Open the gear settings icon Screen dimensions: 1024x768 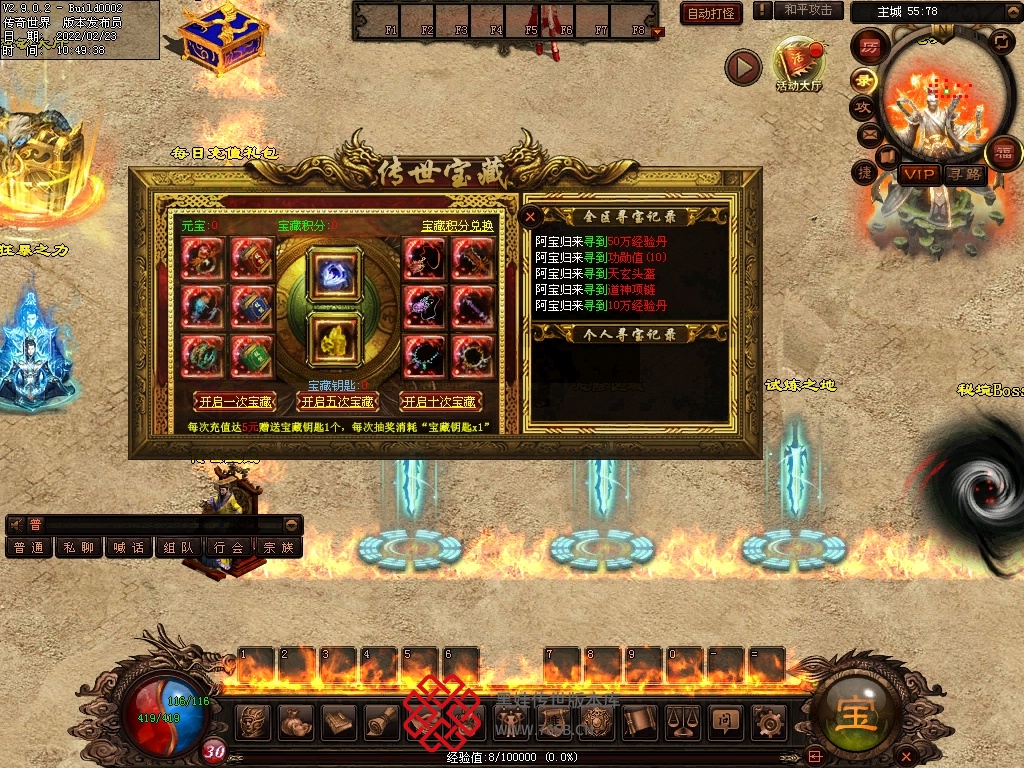click(768, 720)
